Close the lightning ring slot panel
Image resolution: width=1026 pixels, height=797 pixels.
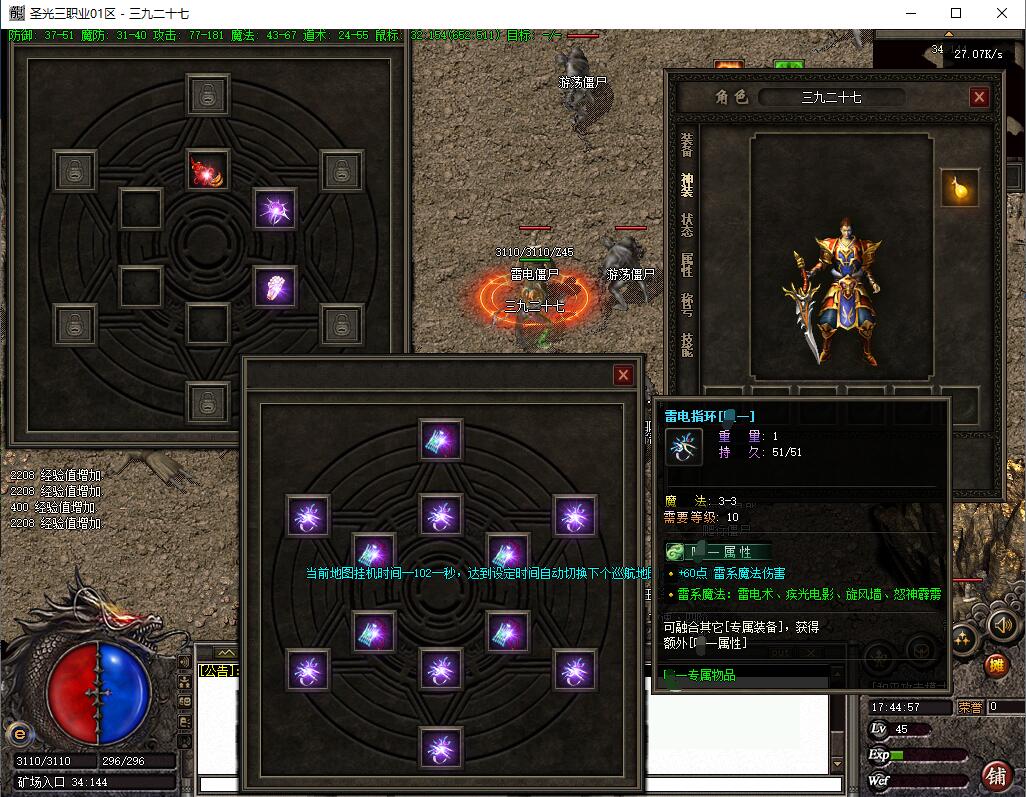(x=623, y=375)
